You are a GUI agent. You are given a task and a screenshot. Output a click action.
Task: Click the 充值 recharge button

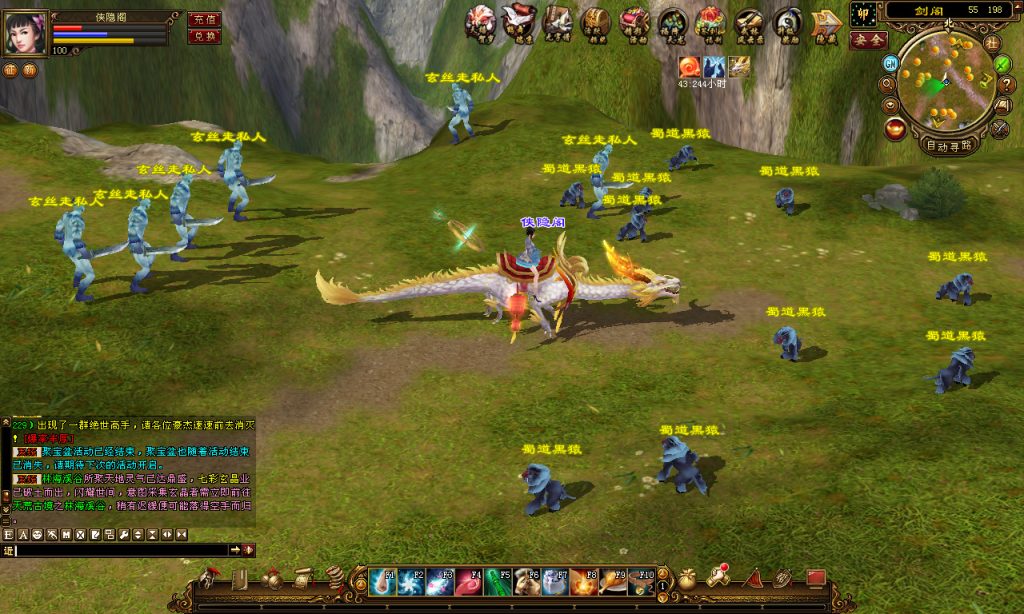[x=204, y=19]
